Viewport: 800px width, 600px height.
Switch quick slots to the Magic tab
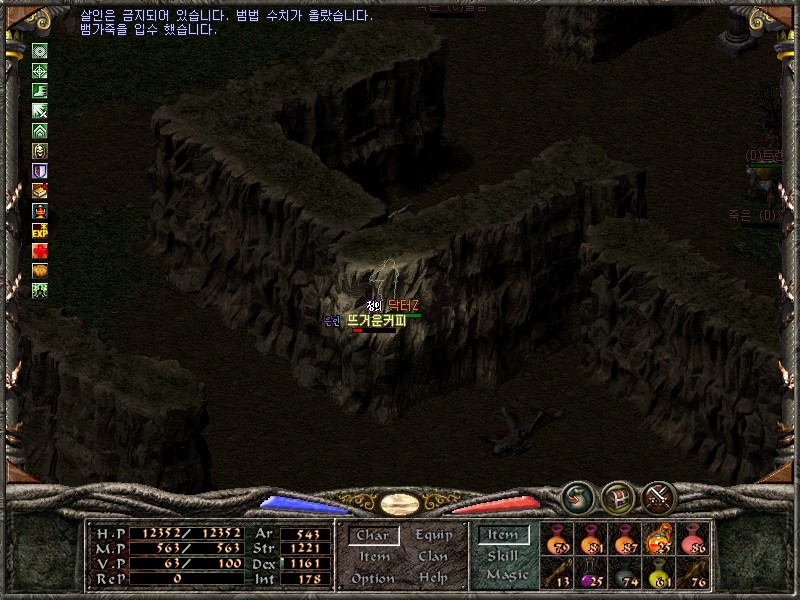[x=506, y=575]
